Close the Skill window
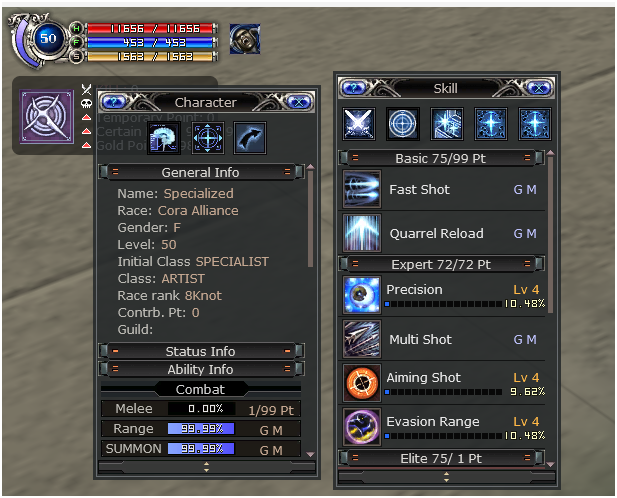The image size is (617, 498). [x=536, y=88]
